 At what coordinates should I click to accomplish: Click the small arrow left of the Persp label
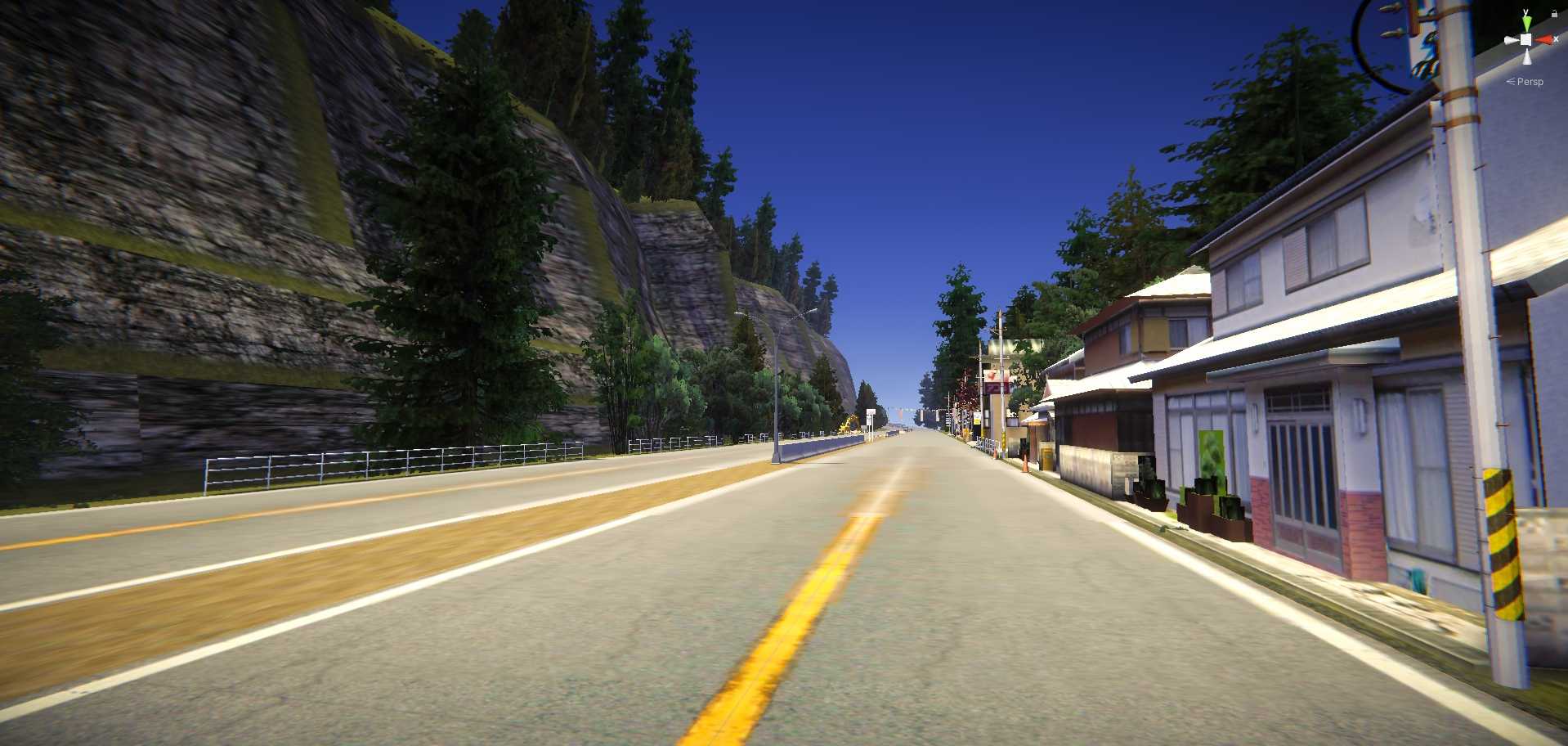(1511, 81)
